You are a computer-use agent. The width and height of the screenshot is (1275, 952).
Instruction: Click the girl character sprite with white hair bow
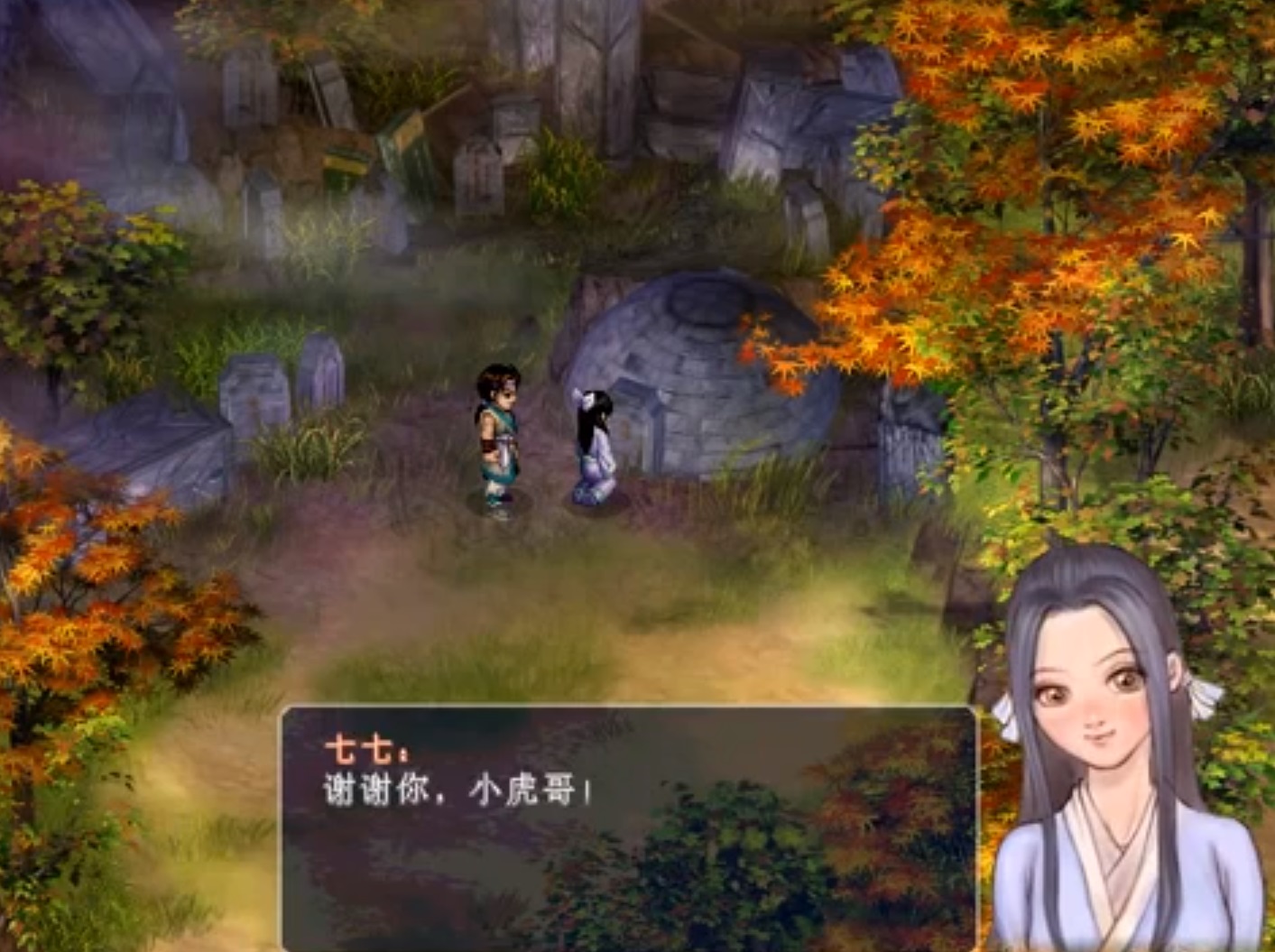(596, 442)
